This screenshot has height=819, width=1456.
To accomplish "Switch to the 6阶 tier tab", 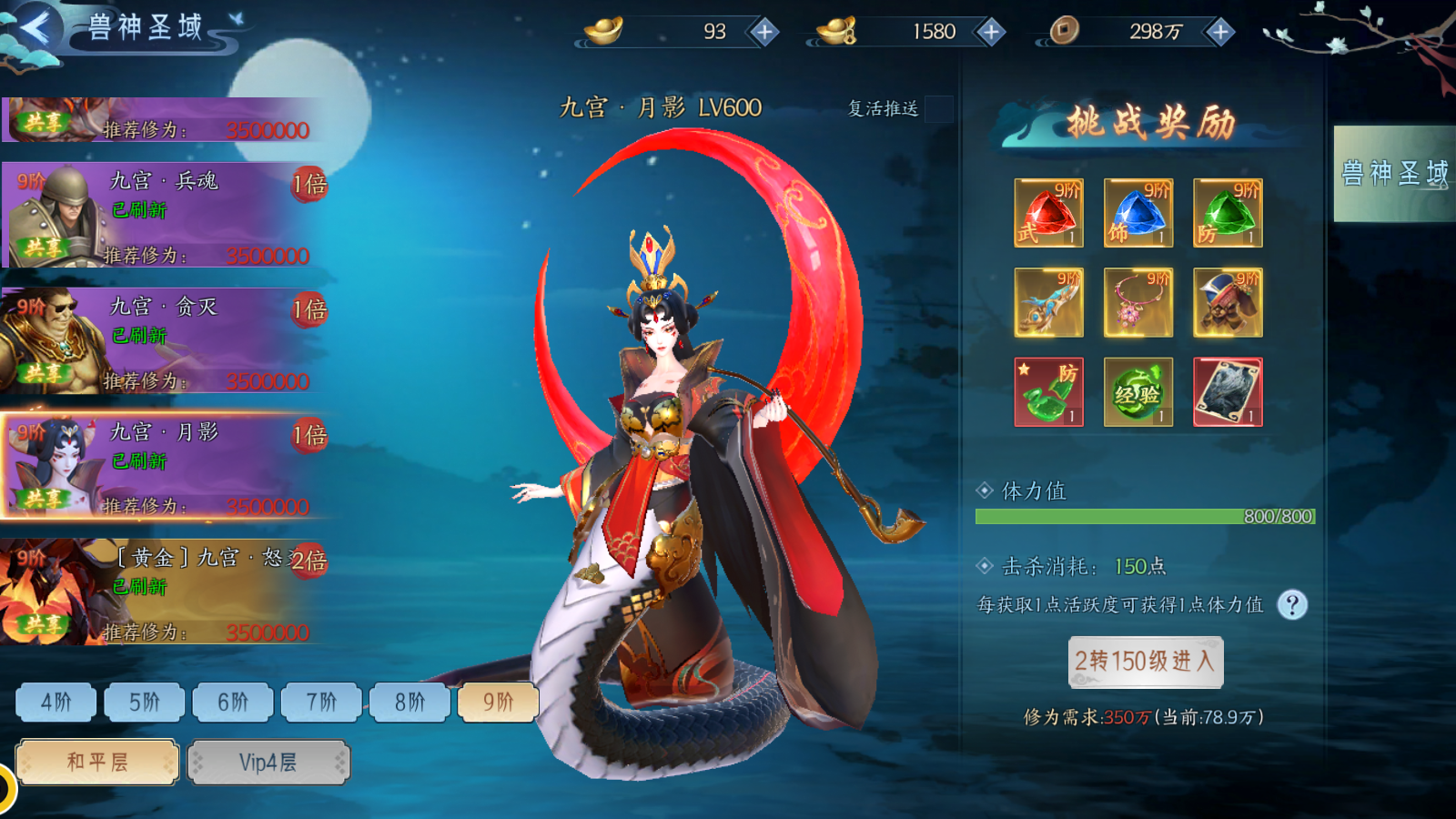I will (x=232, y=702).
